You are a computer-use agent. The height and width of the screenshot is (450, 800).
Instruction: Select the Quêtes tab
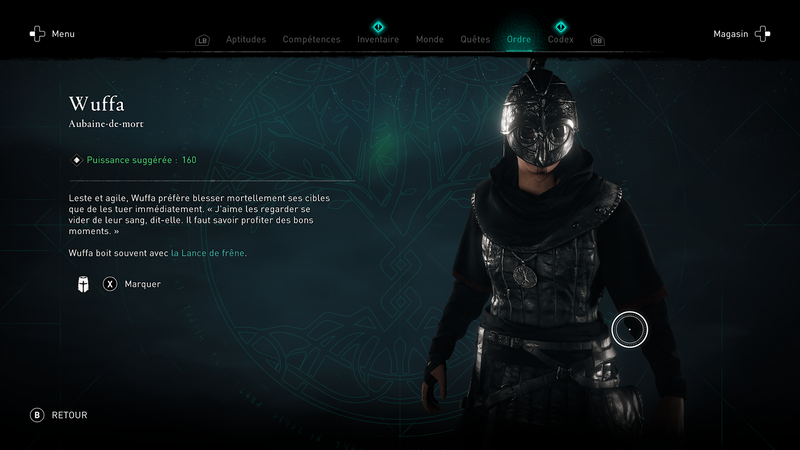(x=475, y=40)
